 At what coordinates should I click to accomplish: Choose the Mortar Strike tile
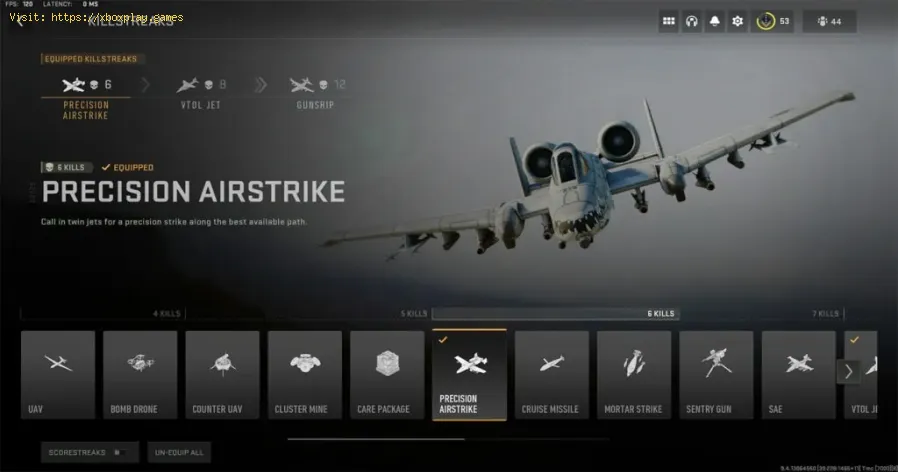633,374
